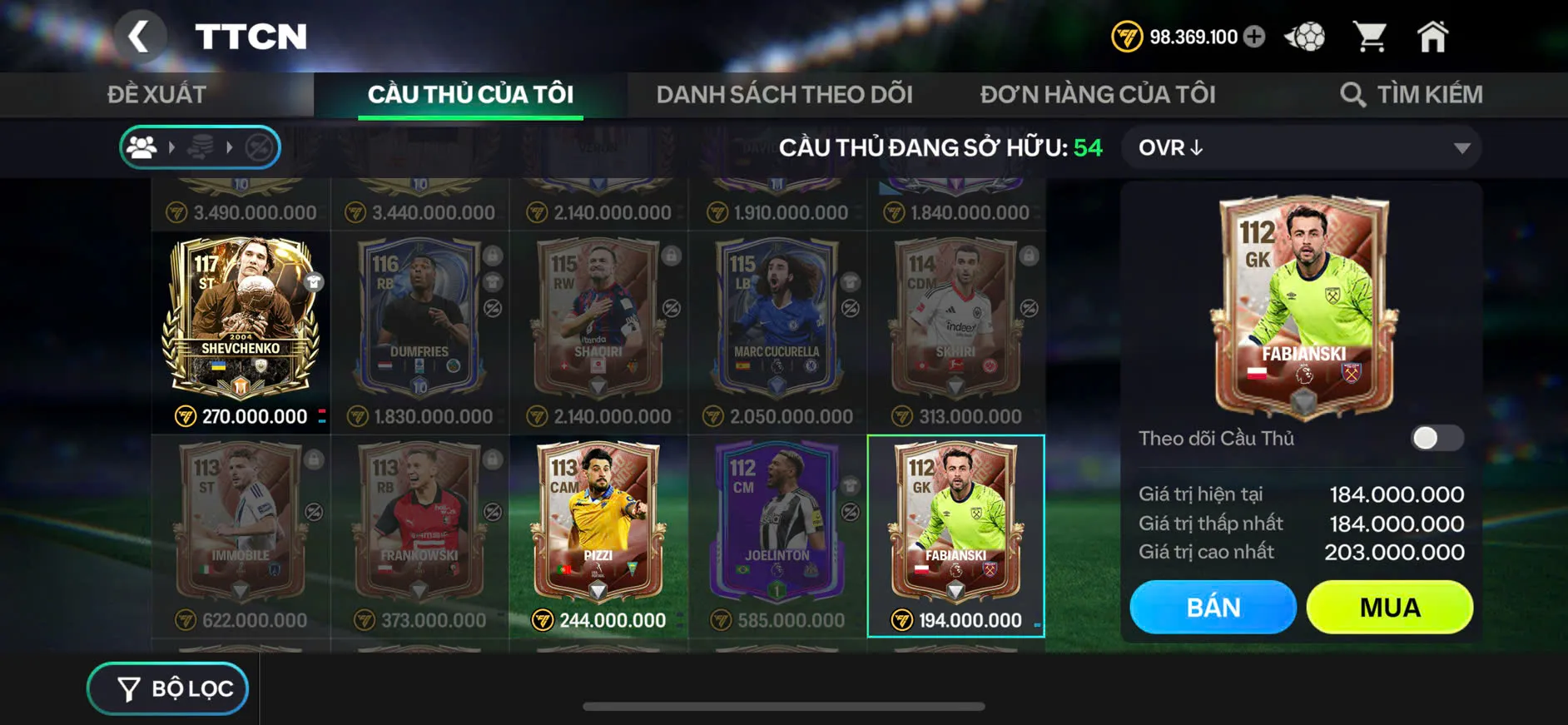Screen dimensions: 1568x725
Task: Select the coins filter icon in filter bar
Action: click(x=202, y=147)
